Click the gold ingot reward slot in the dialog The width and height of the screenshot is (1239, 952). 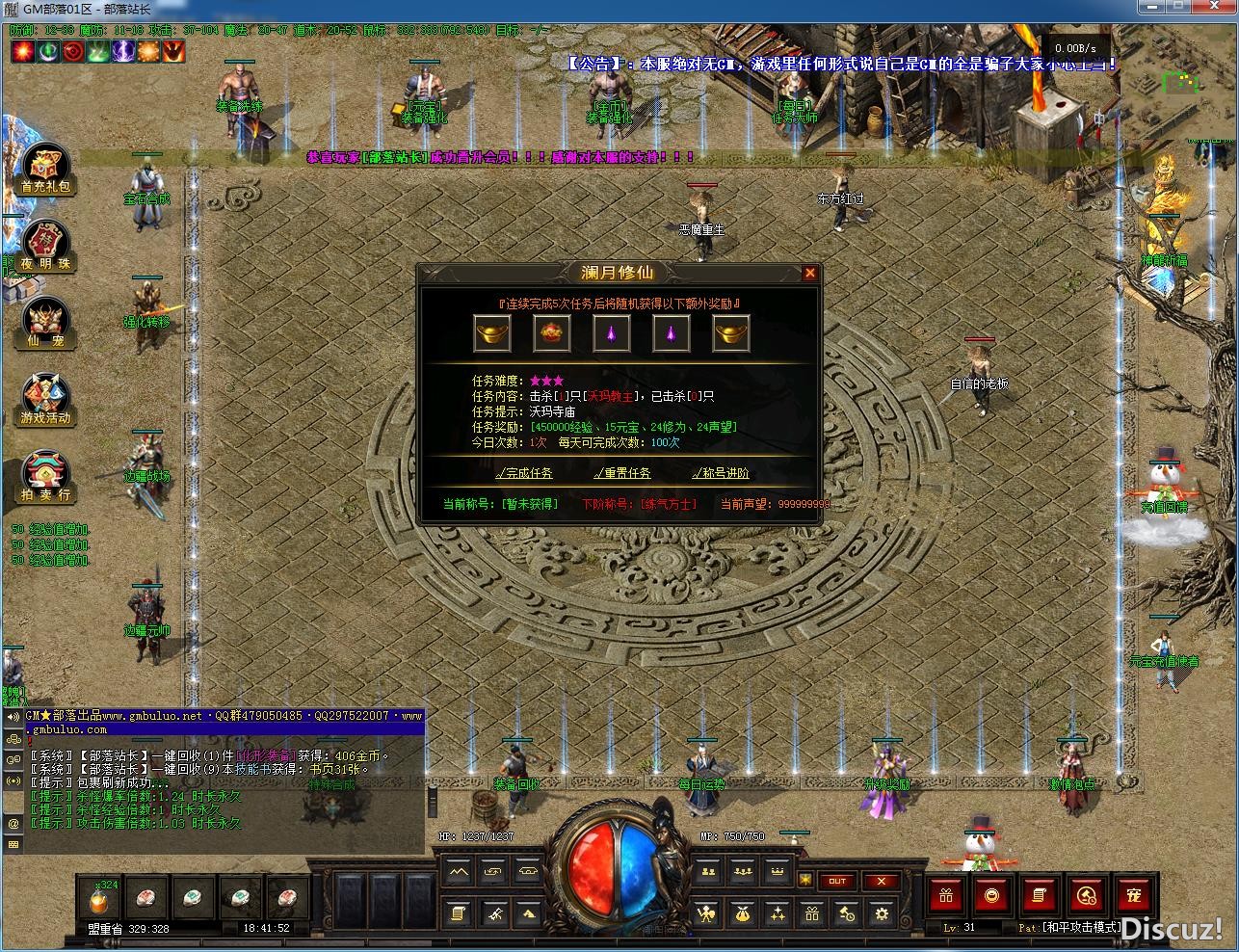pyautogui.click(x=491, y=332)
